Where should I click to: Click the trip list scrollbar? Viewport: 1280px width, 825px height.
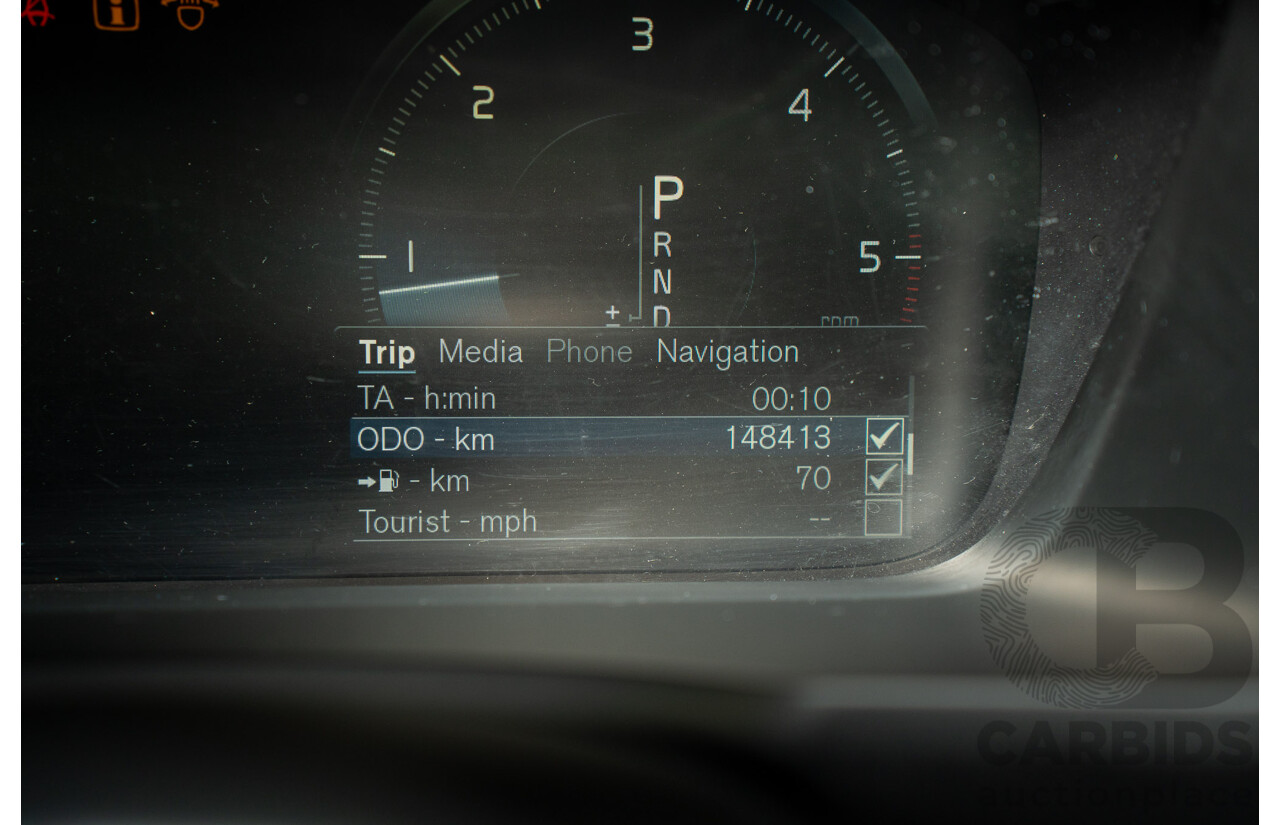(910, 455)
